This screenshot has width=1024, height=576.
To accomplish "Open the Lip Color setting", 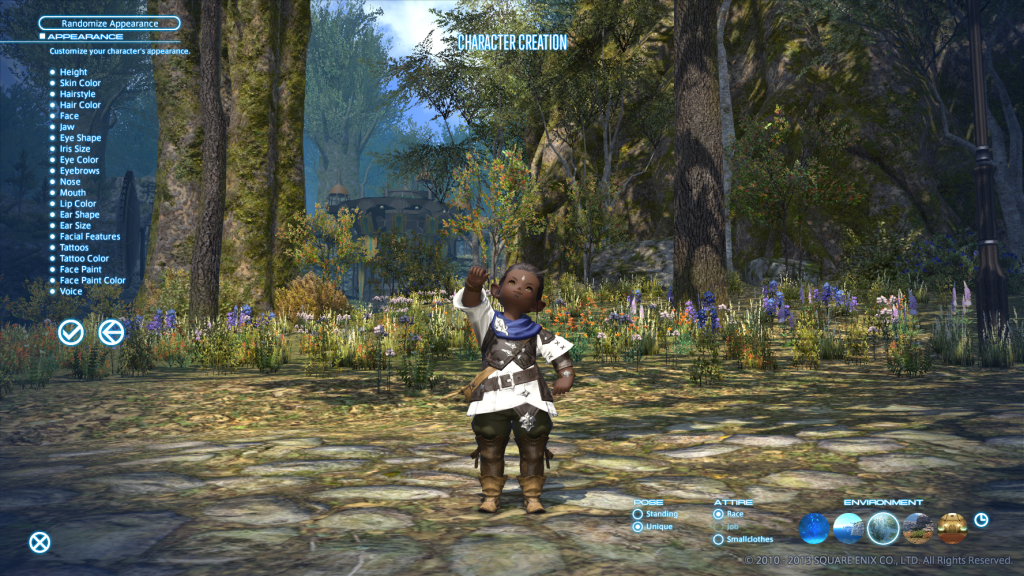I will pyautogui.click(x=78, y=204).
